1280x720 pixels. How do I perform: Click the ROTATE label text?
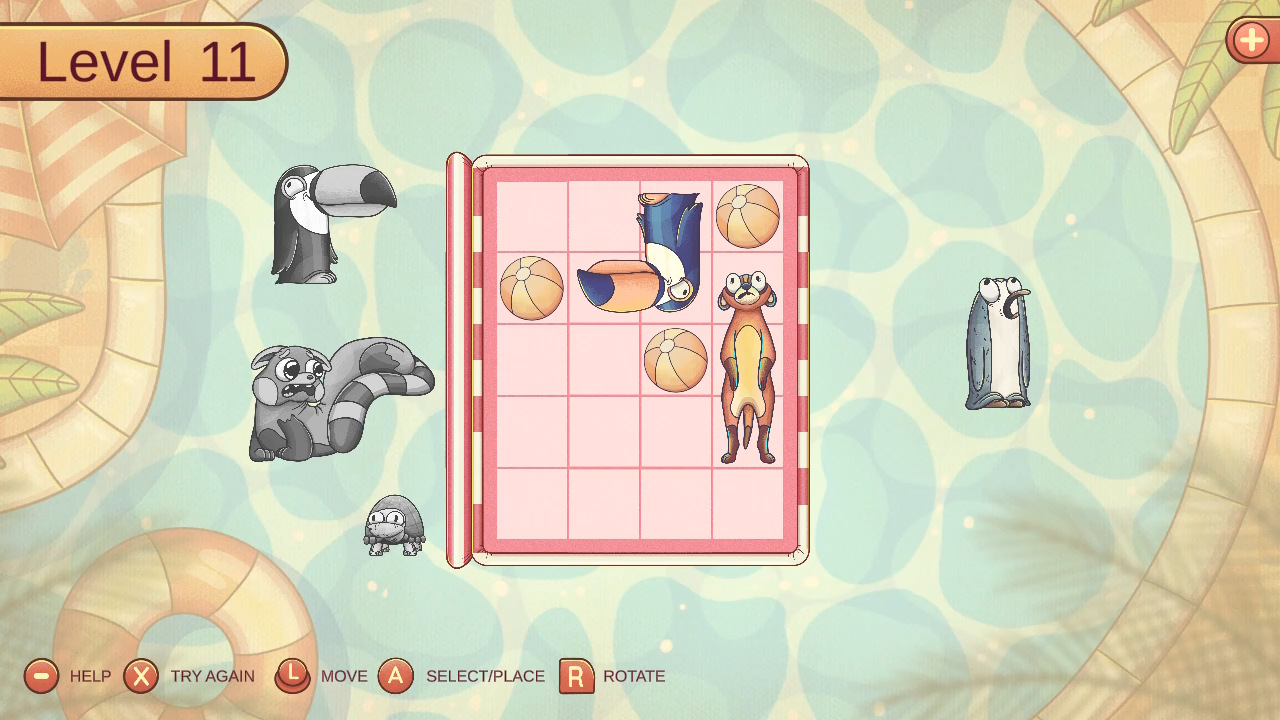point(635,677)
